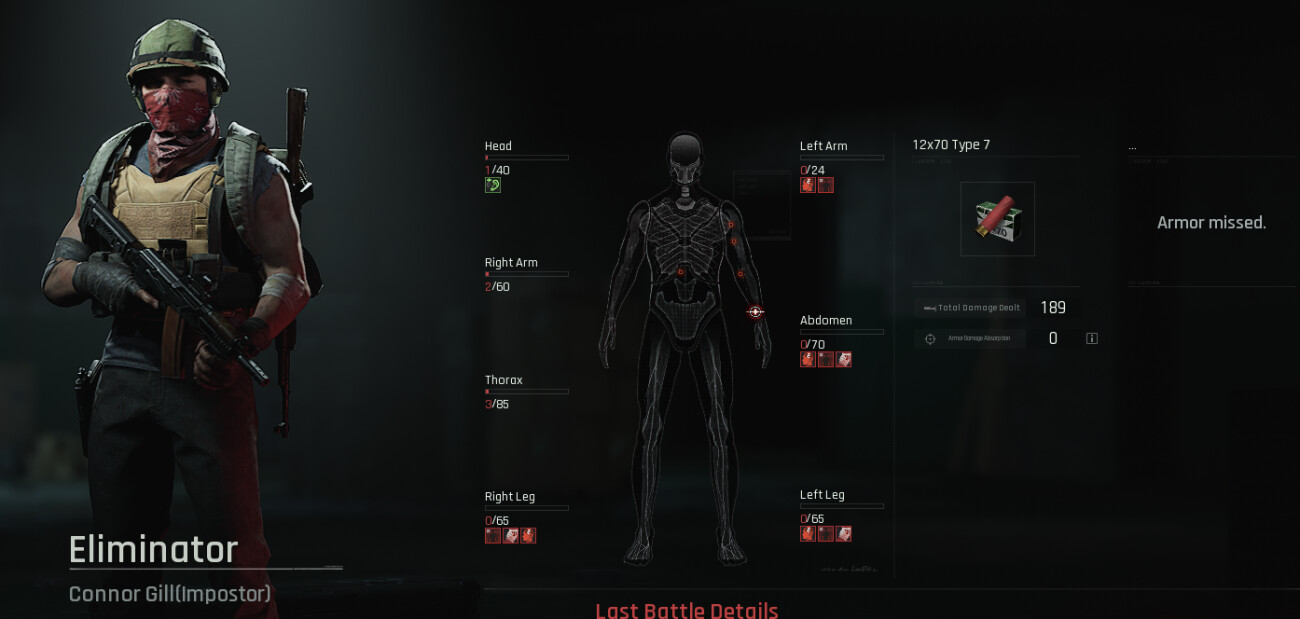Click the green ear status icon under Head
The image size is (1300, 619).
[x=492, y=185]
